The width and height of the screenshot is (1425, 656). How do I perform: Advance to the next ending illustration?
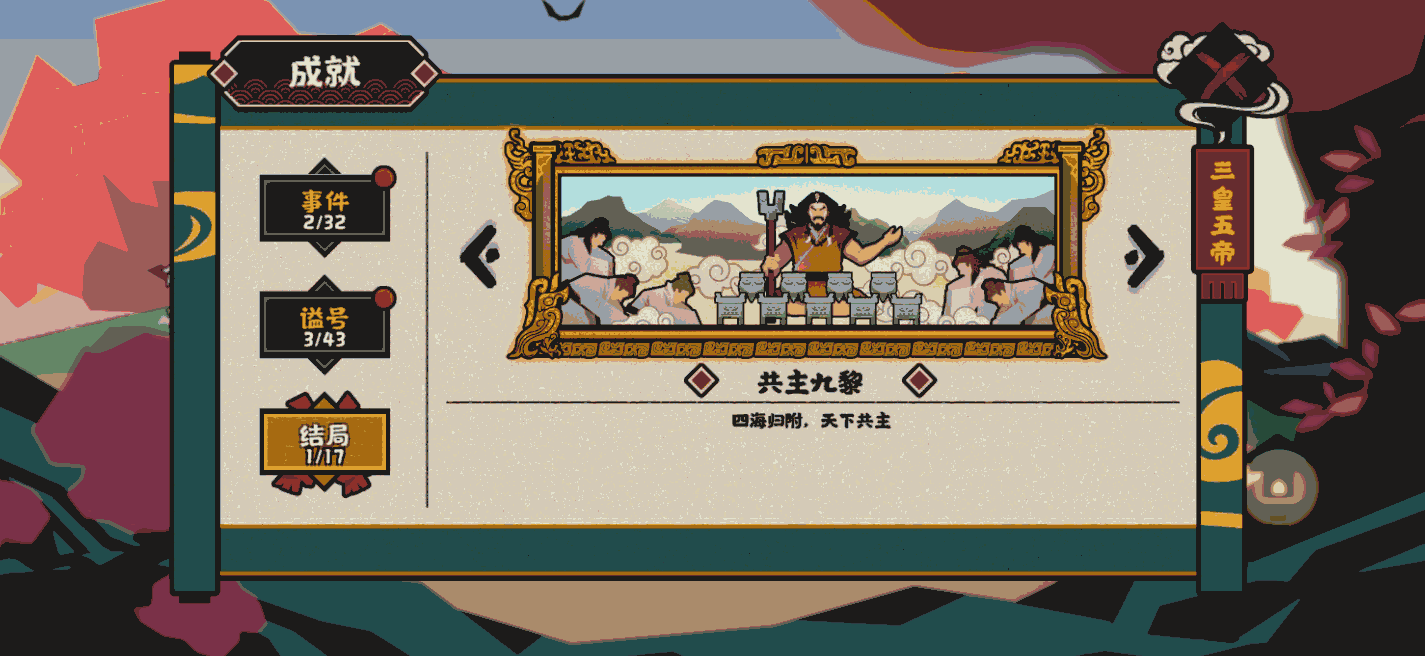(x=1143, y=256)
